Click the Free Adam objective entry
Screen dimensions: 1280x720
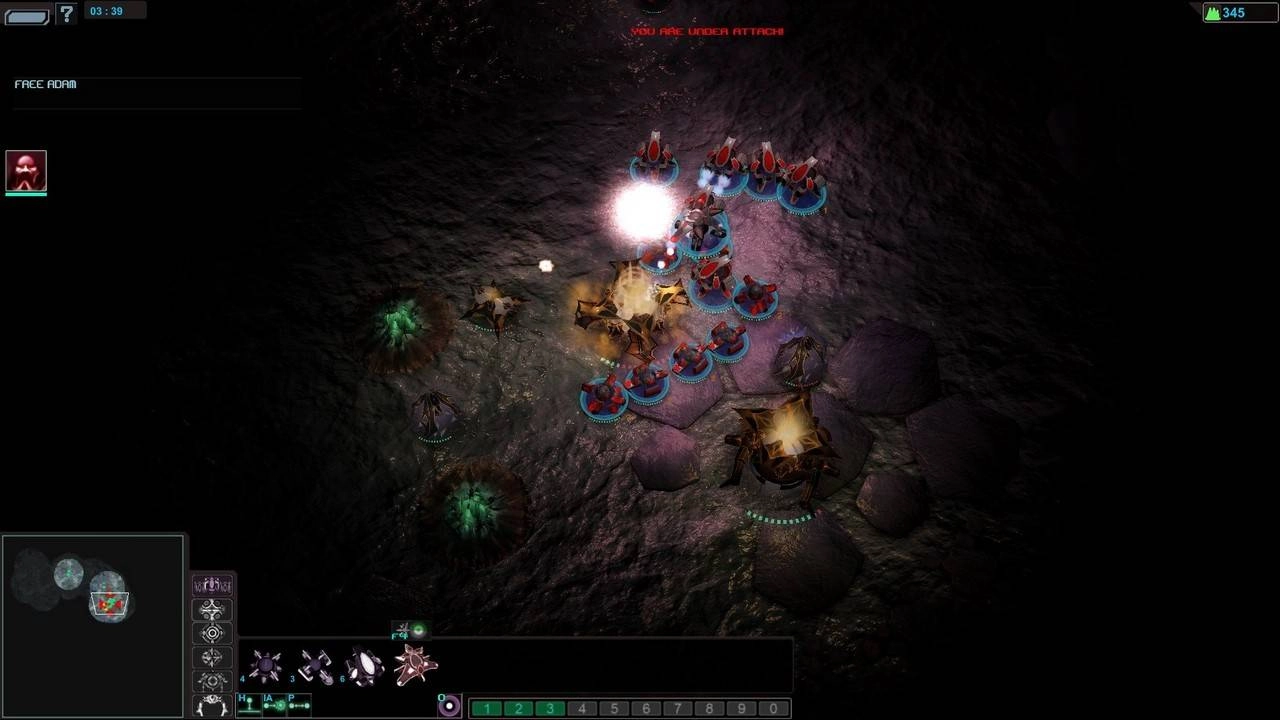(46, 85)
